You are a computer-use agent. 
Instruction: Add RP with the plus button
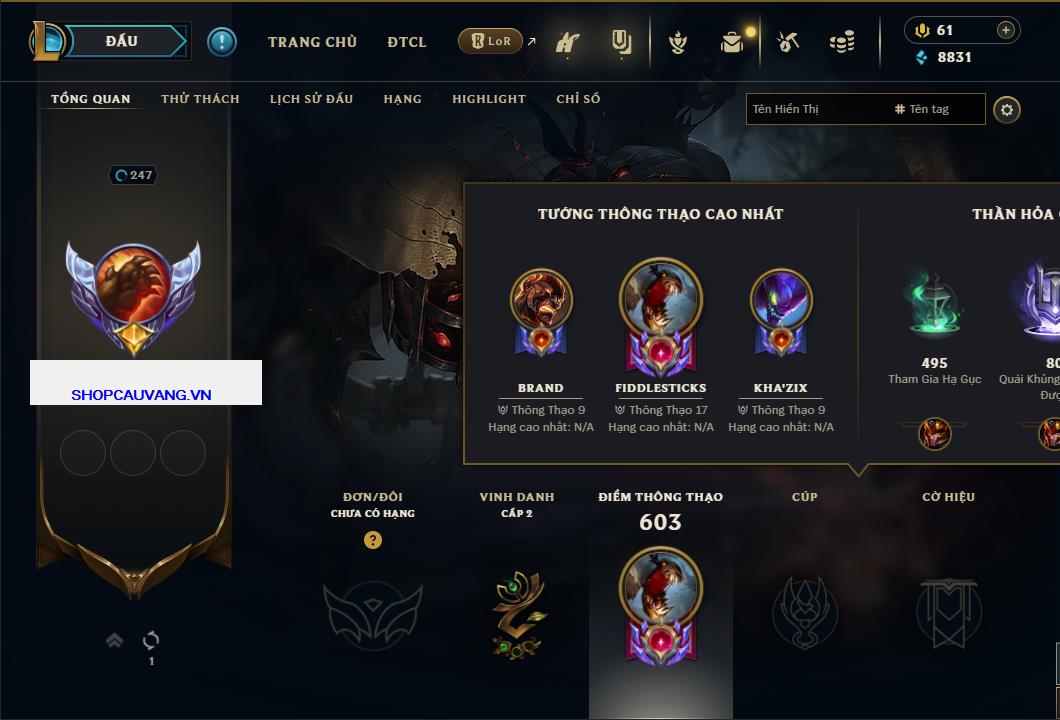[x=1006, y=30]
